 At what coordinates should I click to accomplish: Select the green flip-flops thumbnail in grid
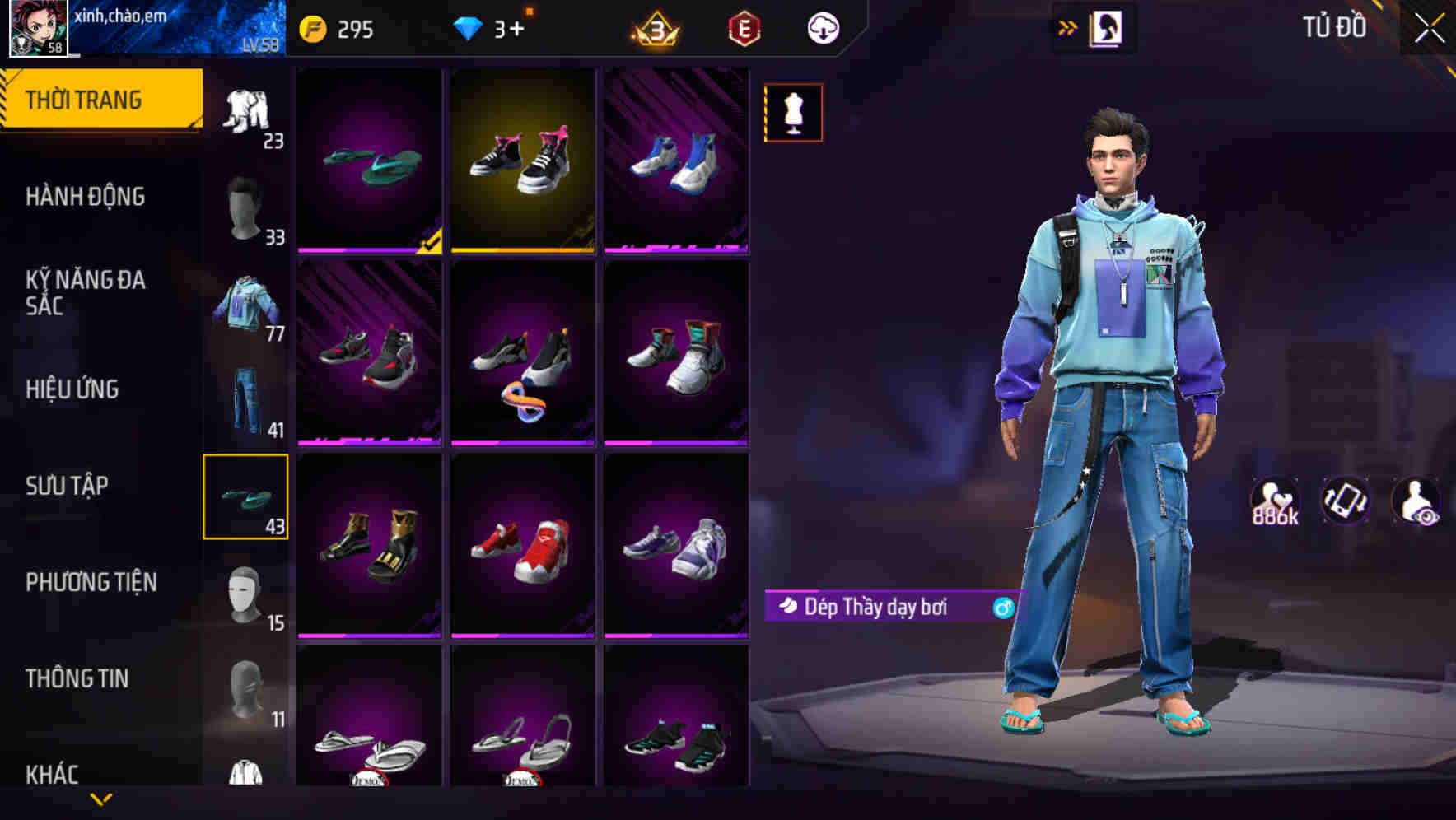click(368, 161)
